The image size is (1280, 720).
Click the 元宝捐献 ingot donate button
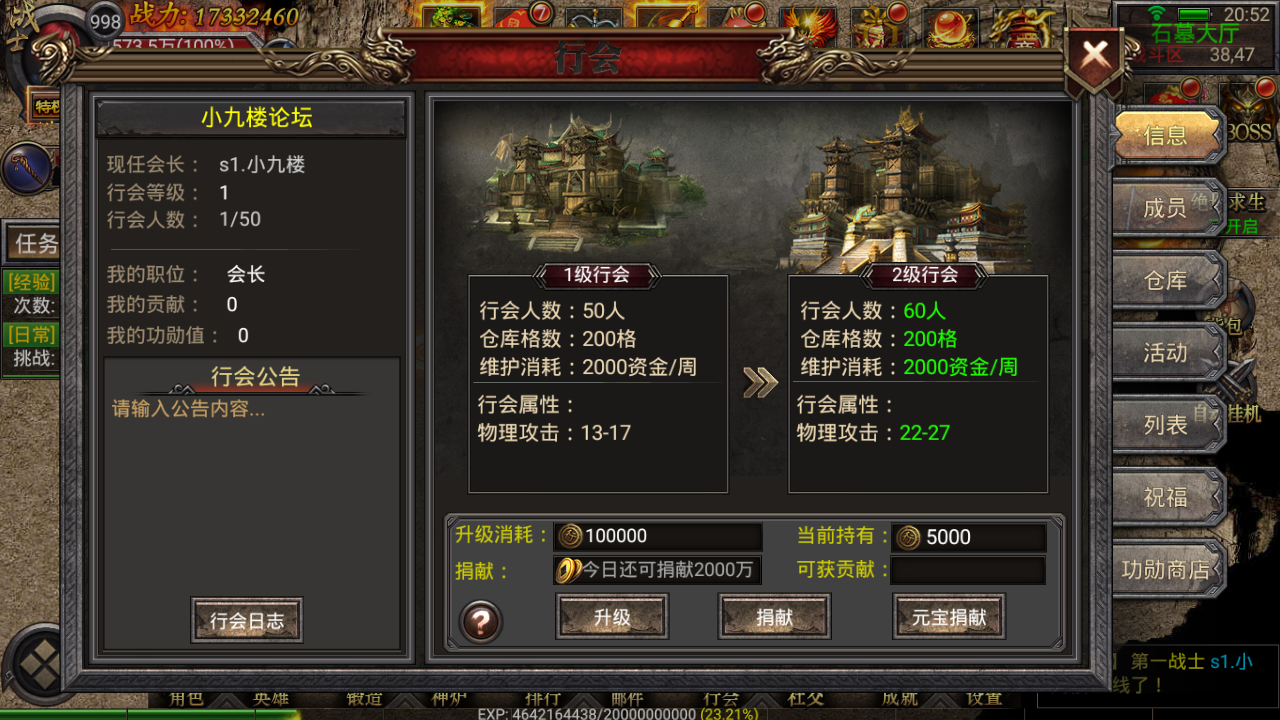[948, 617]
